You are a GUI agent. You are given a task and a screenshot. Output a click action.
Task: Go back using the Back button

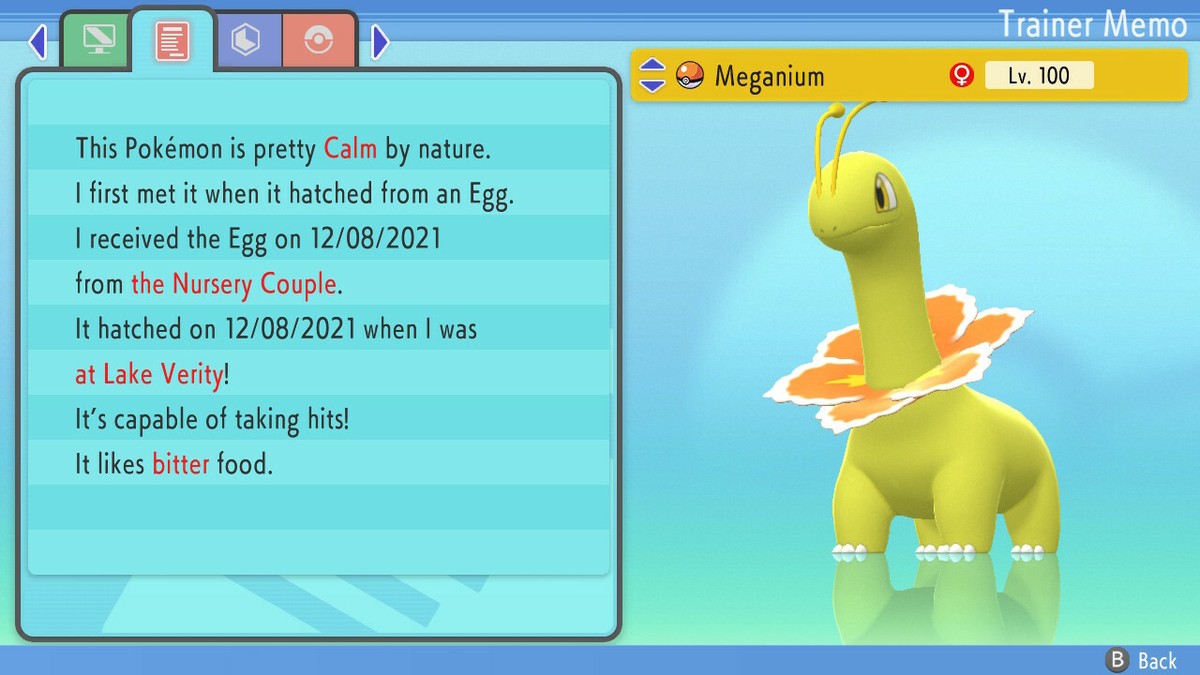(1141, 660)
